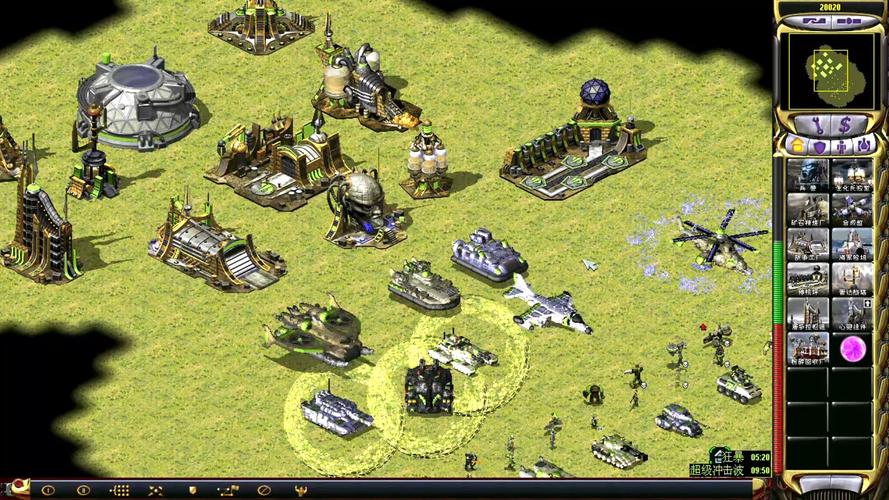Open the vehicles build tab
The height and width of the screenshot is (500, 889).
pos(863,146)
